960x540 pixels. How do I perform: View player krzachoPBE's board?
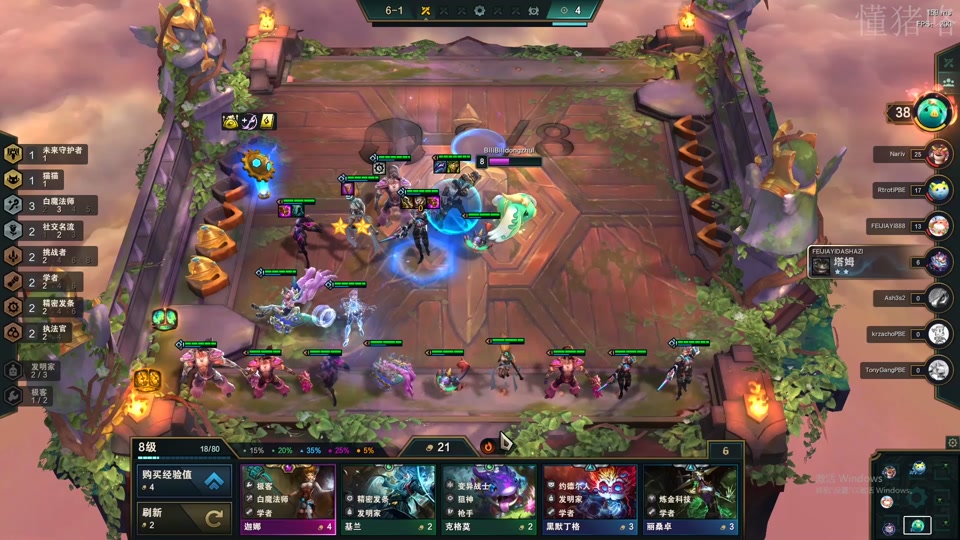click(937, 334)
